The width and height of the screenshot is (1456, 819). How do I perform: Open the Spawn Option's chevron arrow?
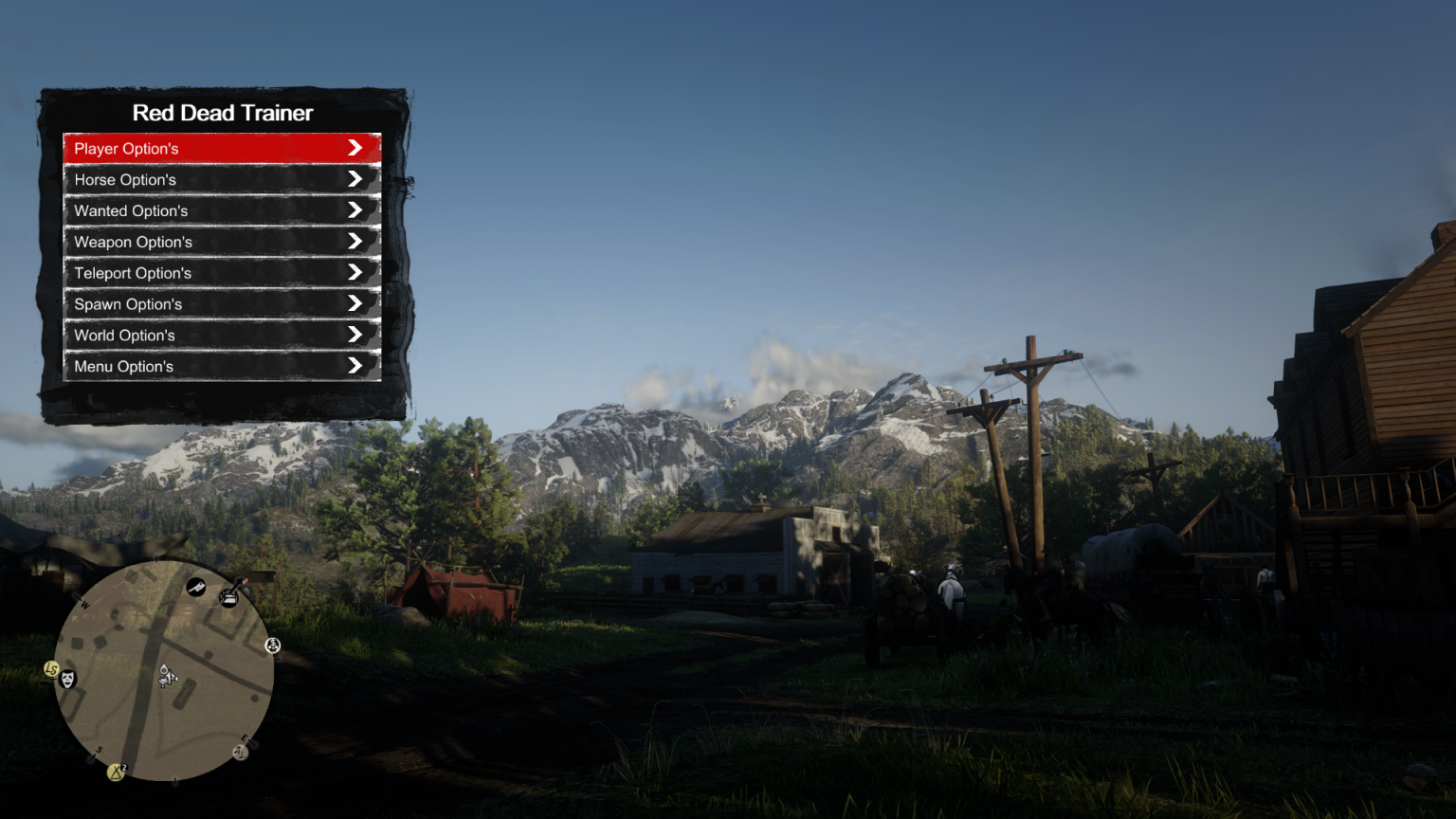point(355,303)
